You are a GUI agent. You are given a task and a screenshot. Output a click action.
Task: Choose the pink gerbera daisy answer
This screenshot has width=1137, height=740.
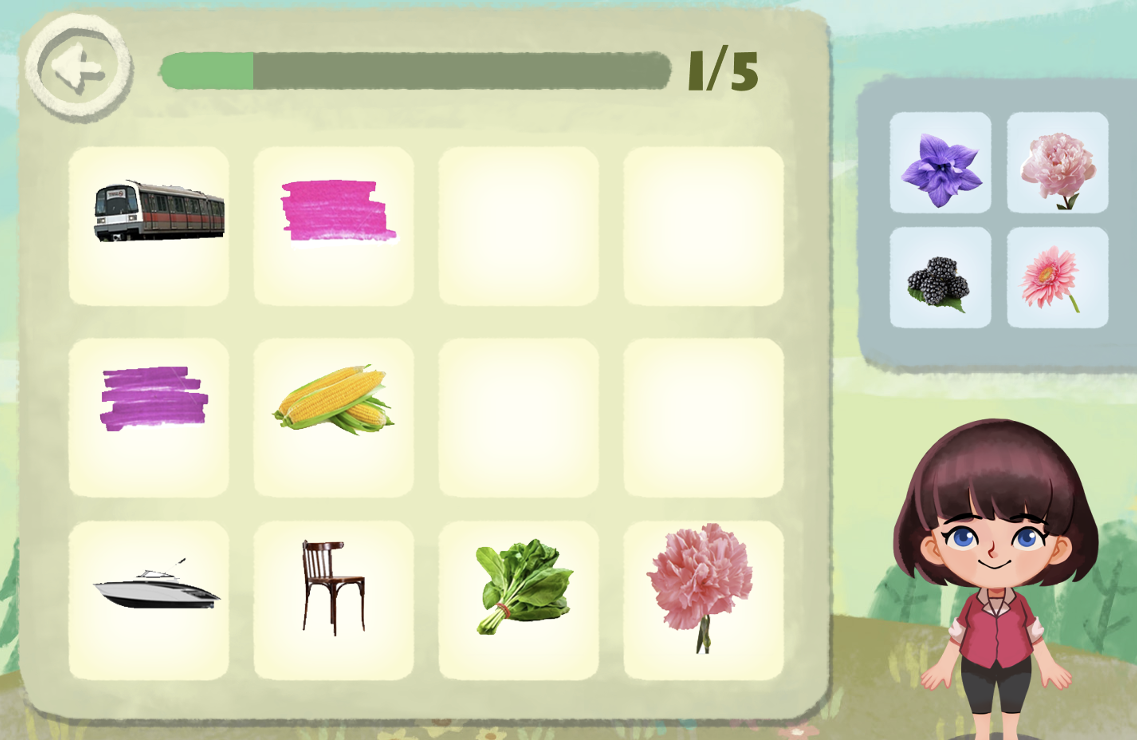tap(1057, 278)
